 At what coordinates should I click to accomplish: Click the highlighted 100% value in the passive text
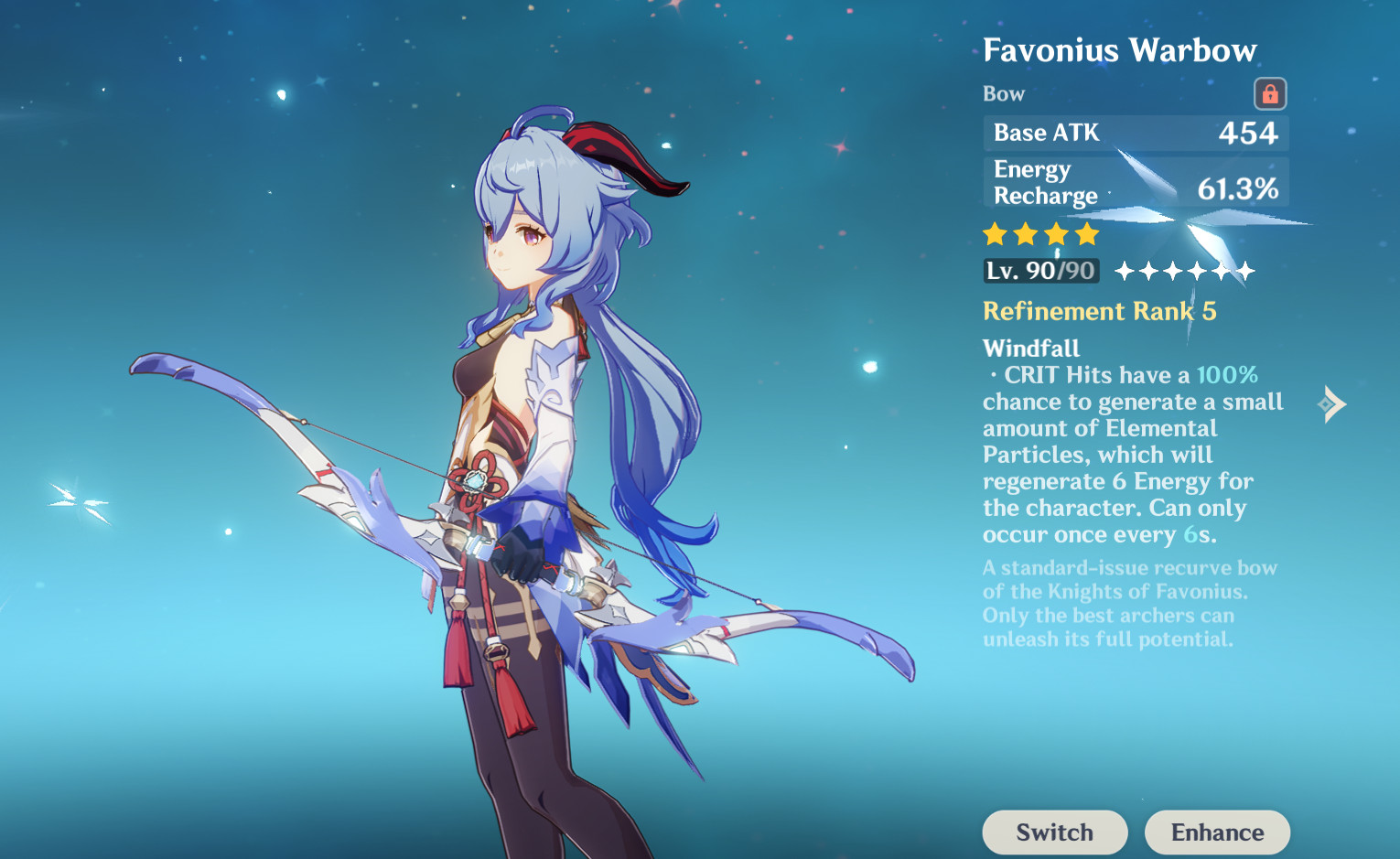click(1228, 374)
